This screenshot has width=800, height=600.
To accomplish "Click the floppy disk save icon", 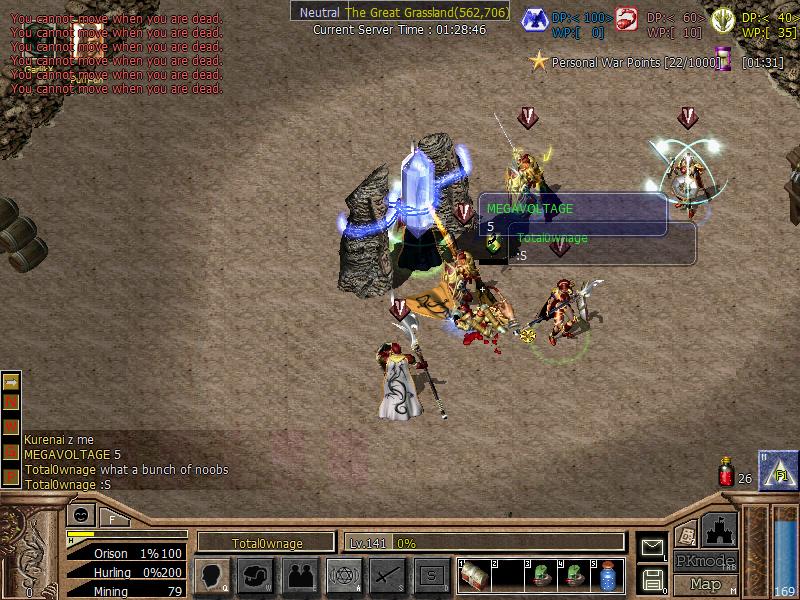I will pos(652,579).
